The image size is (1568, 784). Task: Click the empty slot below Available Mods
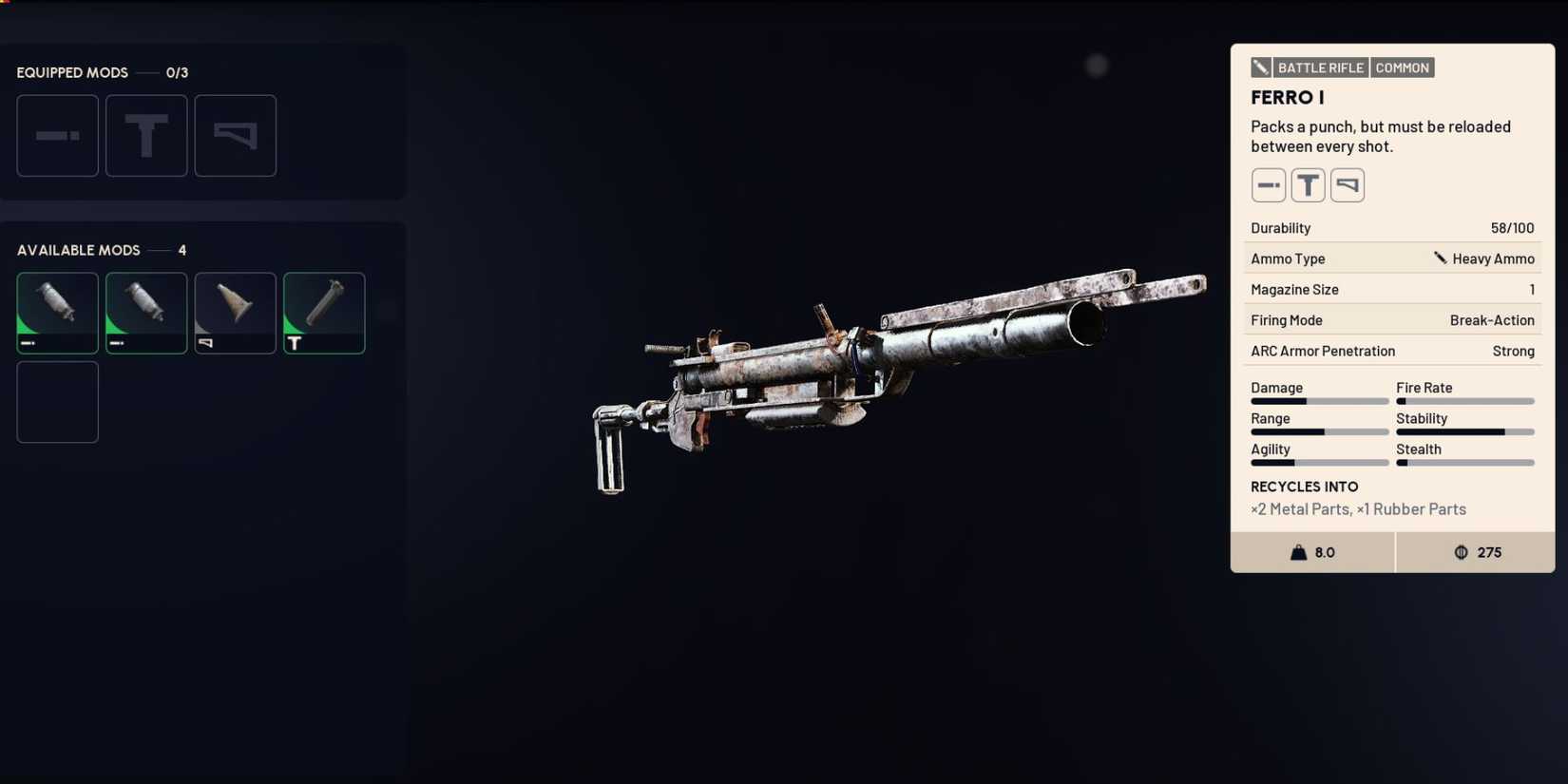pos(57,401)
